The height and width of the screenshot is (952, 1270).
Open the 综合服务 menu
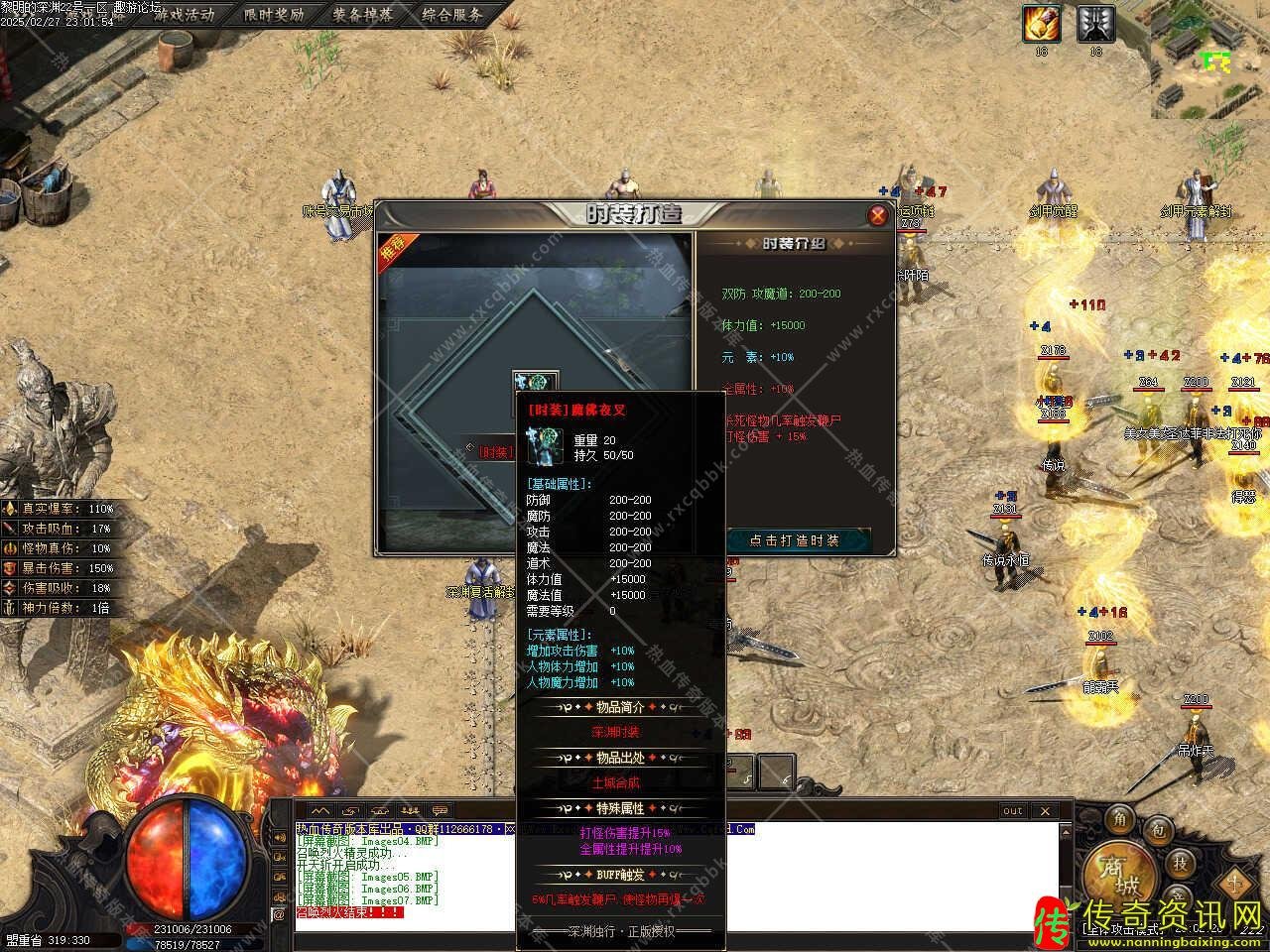452,15
